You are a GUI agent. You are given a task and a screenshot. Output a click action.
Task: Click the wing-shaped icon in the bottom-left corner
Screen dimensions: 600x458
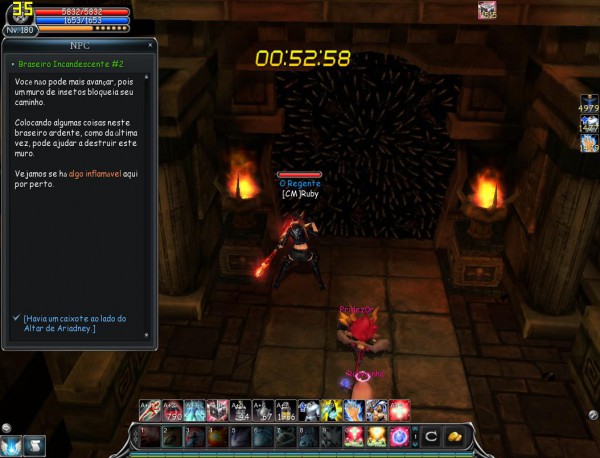(x=12, y=445)
